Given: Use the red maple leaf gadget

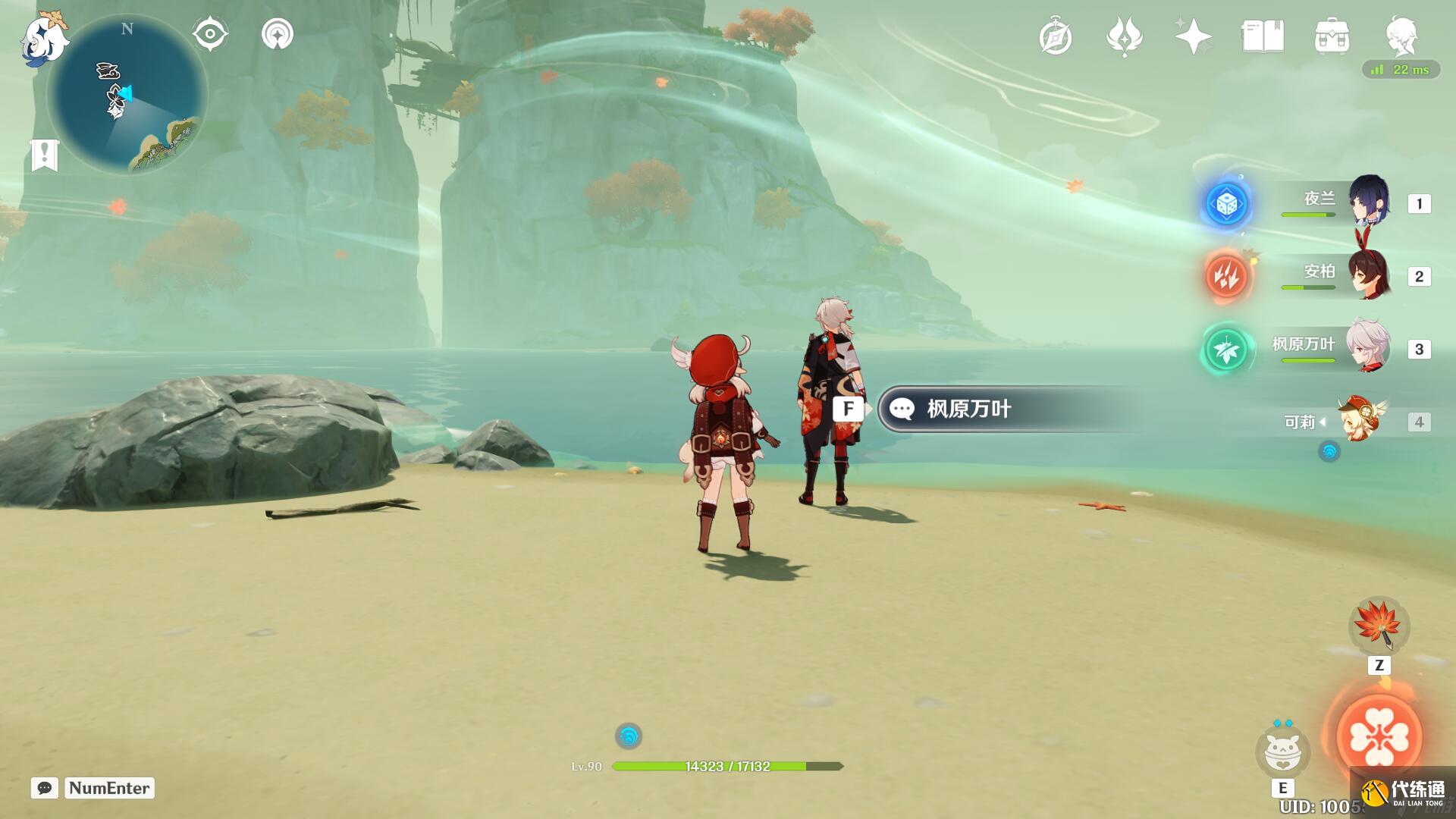Looking at the screenshot, I should [x=1379, y=626].
